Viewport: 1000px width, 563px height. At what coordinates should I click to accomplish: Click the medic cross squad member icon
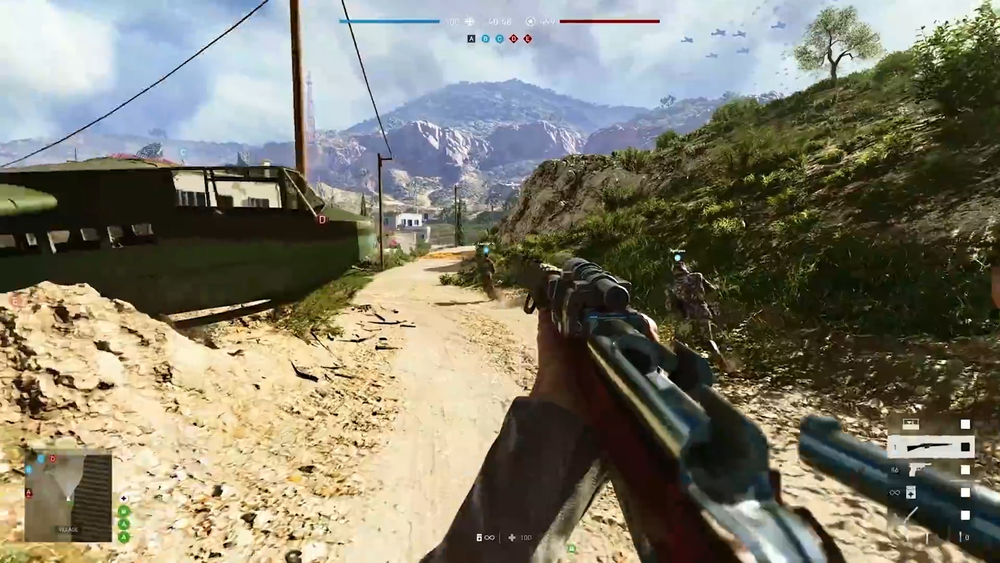tap(124, 498)
